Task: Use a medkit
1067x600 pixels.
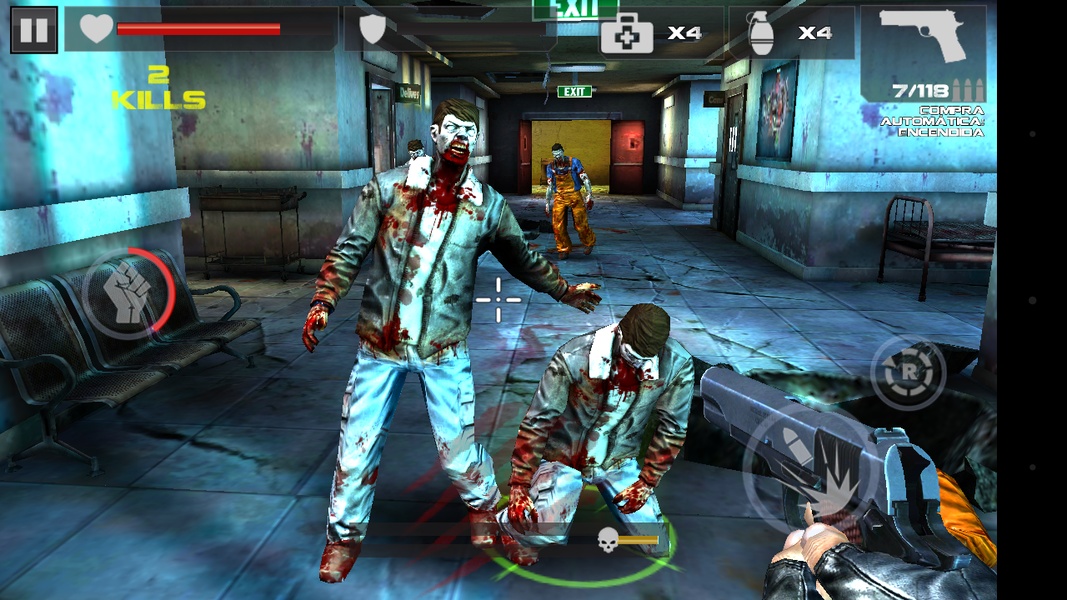Action: click(652, 33)
